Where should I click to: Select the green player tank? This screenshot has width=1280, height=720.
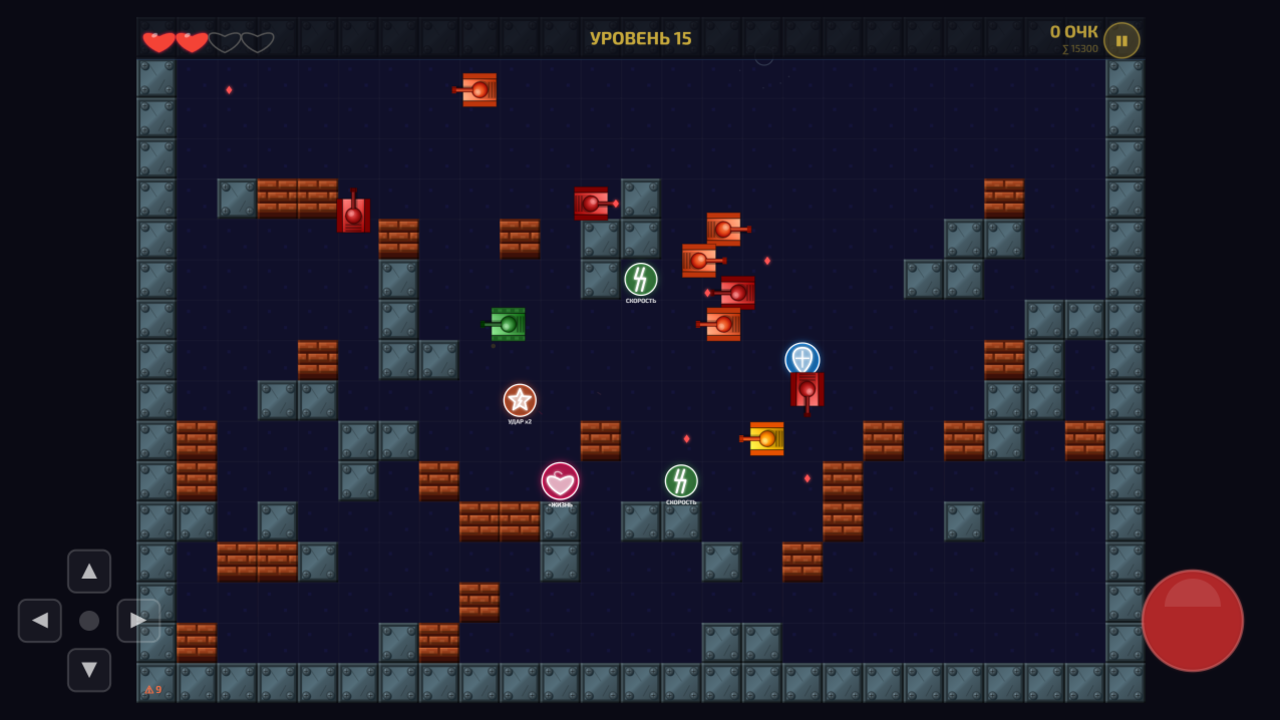click(x=507, y=323)
